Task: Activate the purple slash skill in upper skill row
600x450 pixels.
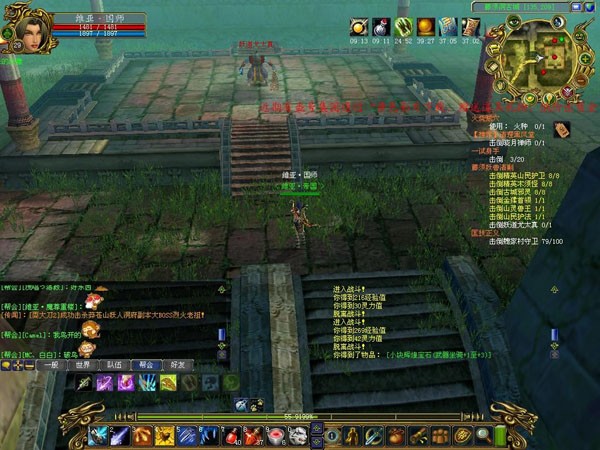Action: (104, 383)
